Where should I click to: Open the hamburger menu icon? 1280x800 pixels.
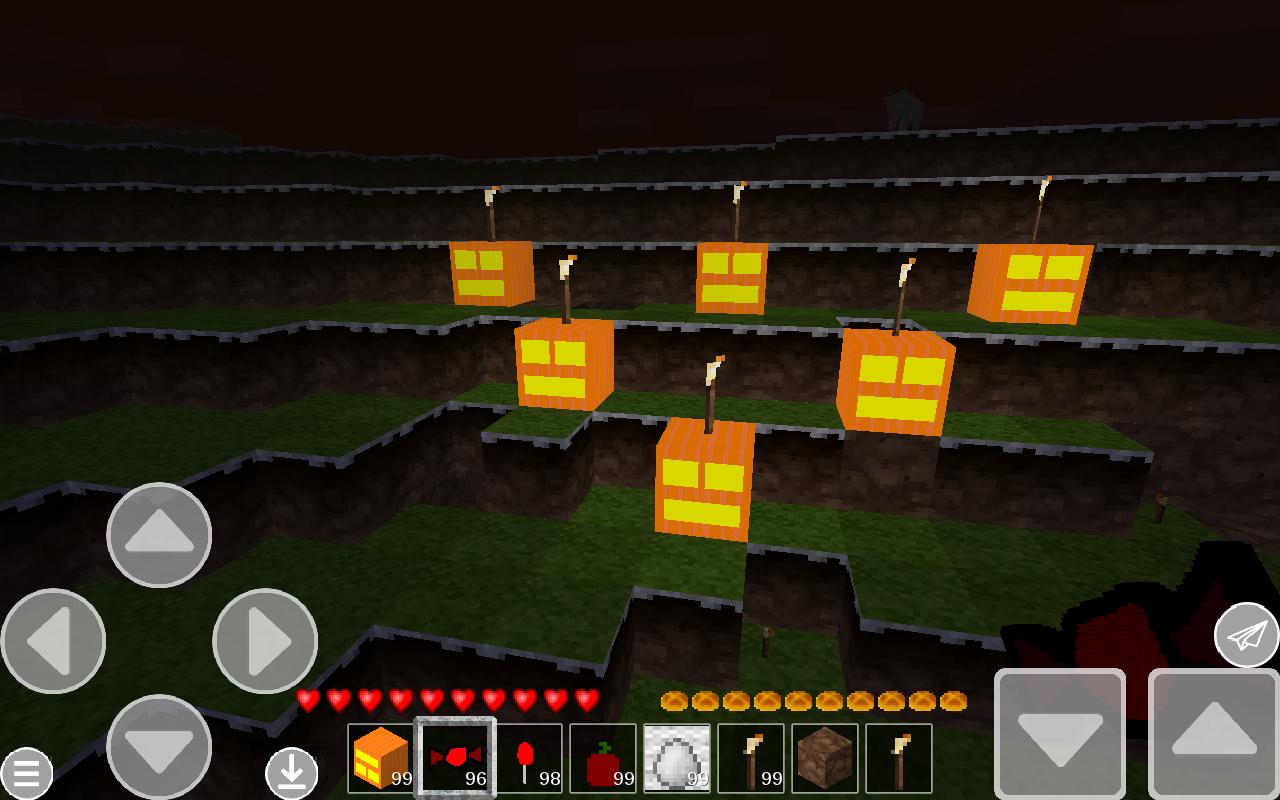pyautogui.click(x=28, y=772)
